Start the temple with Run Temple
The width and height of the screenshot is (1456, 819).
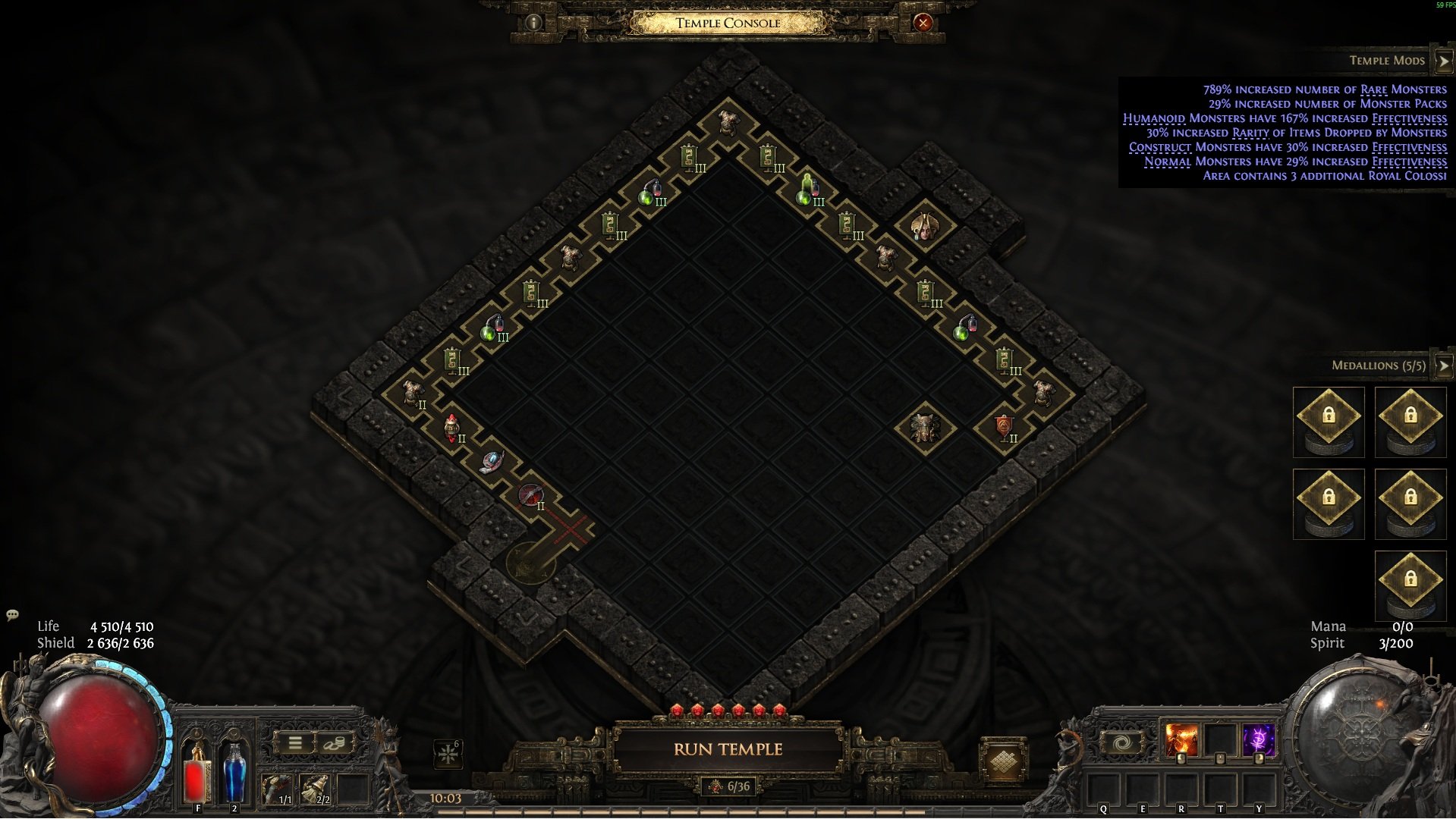pyautogui.click(x=728, y=749)
